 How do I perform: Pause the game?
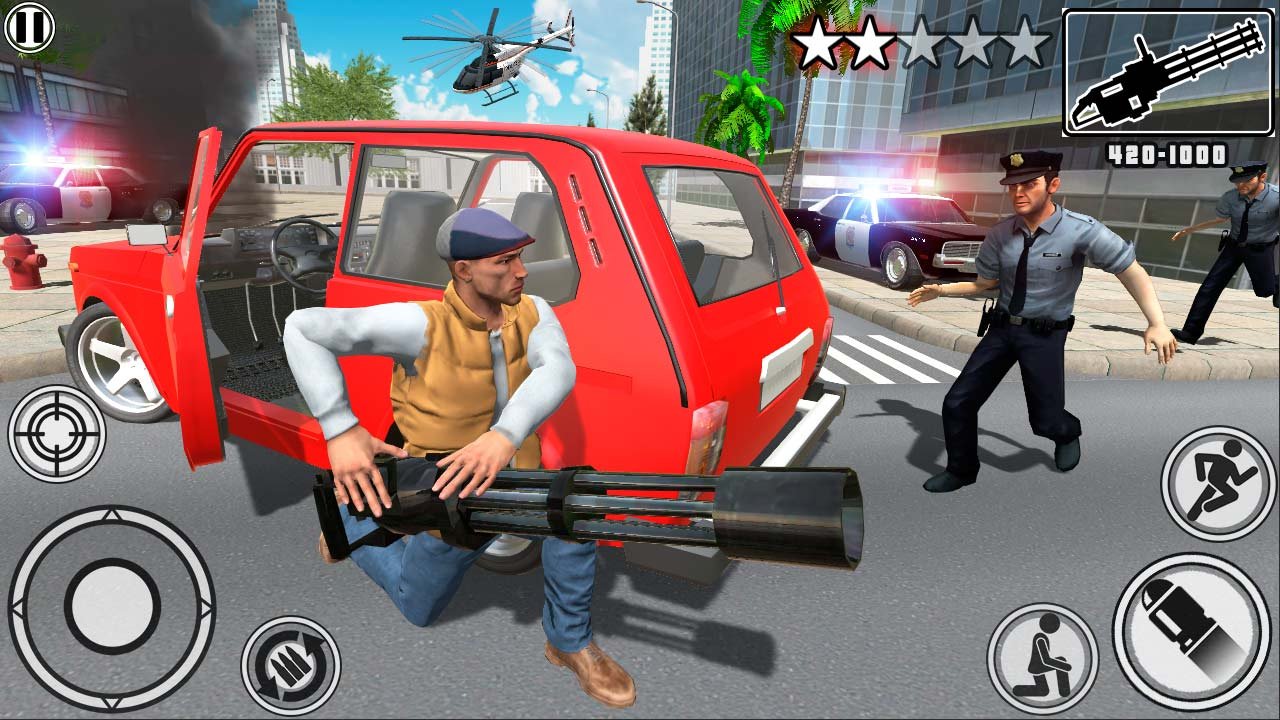click(x=29, y=27)
